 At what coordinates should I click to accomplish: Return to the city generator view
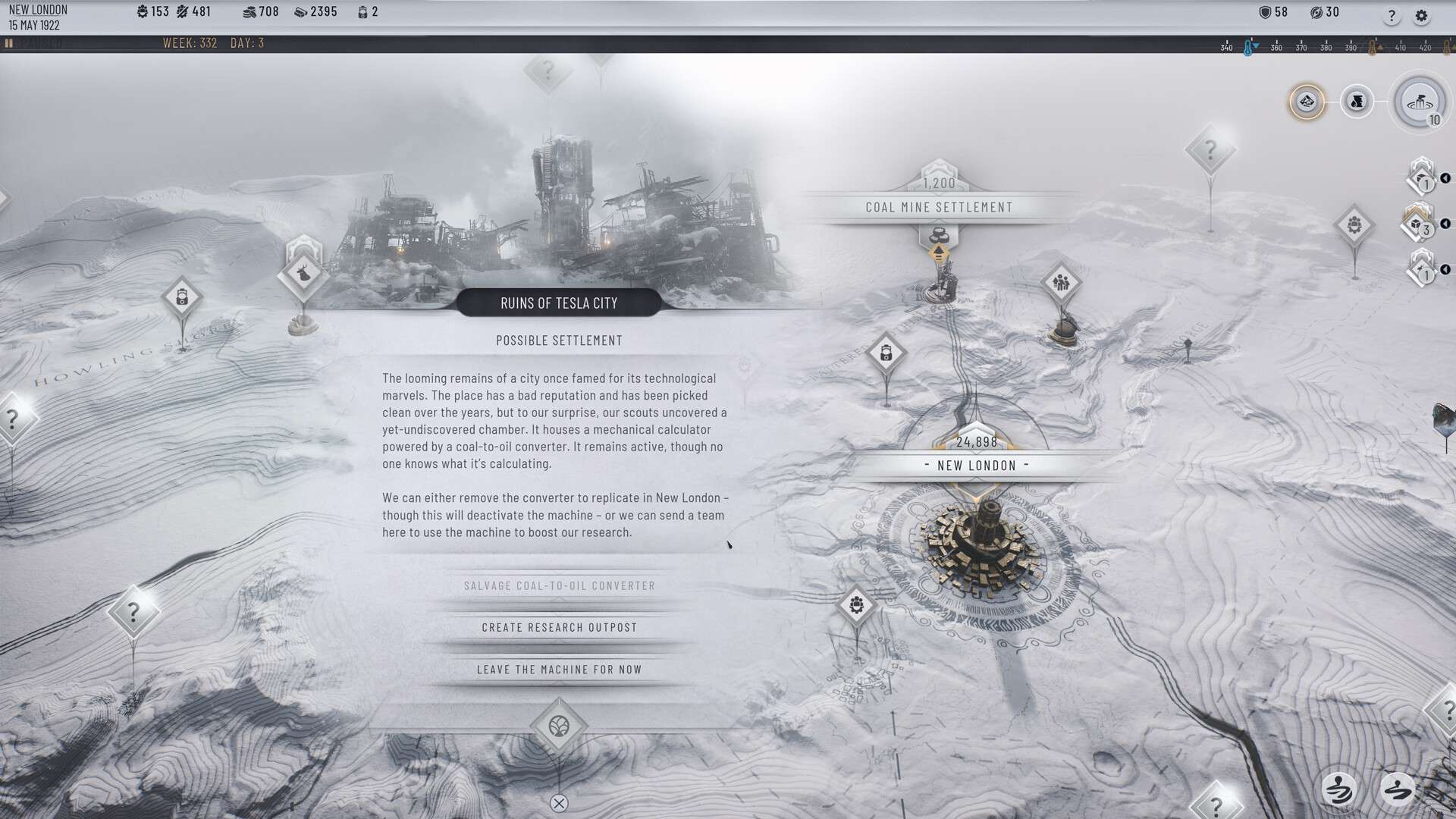click(x=1419, y=102)
